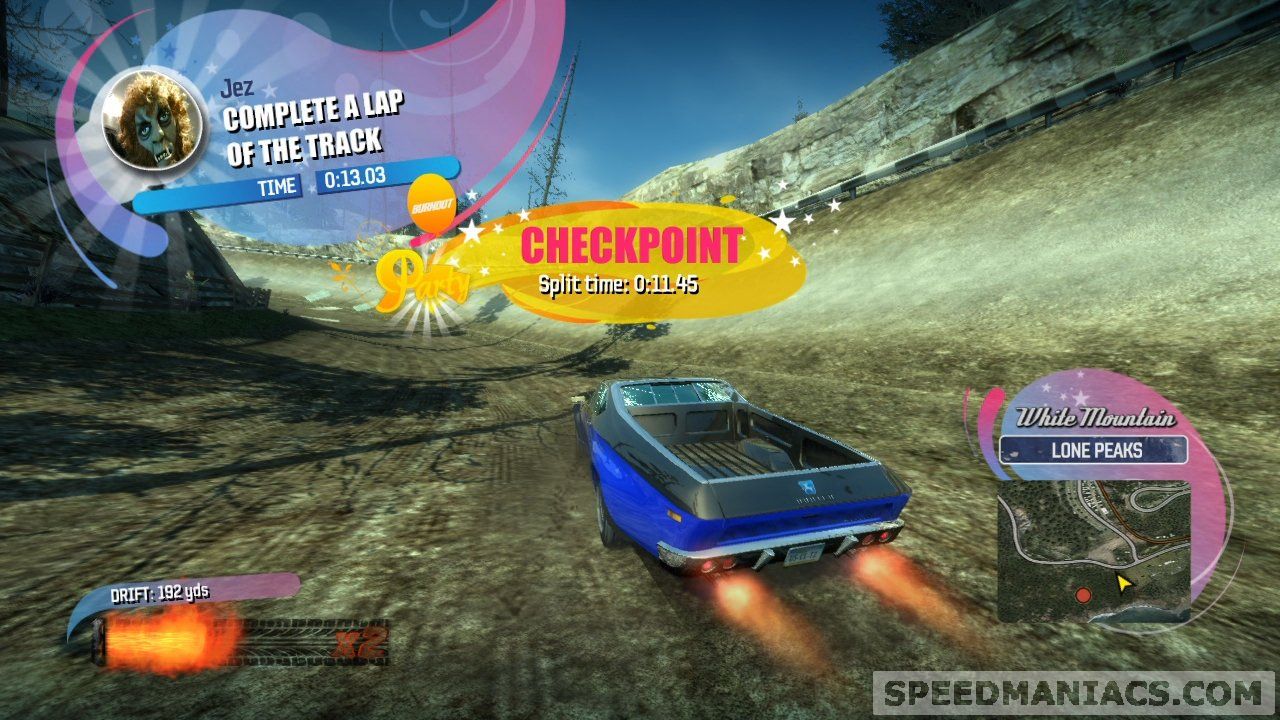Visit the speedmaniacs.com watermark link
This screenshot has width=1280, height=720.
(1075, 693)
